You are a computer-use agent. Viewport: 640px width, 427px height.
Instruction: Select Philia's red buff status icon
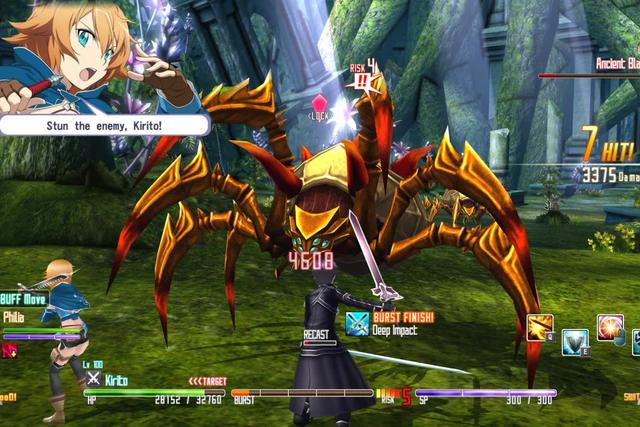(10, 350)
